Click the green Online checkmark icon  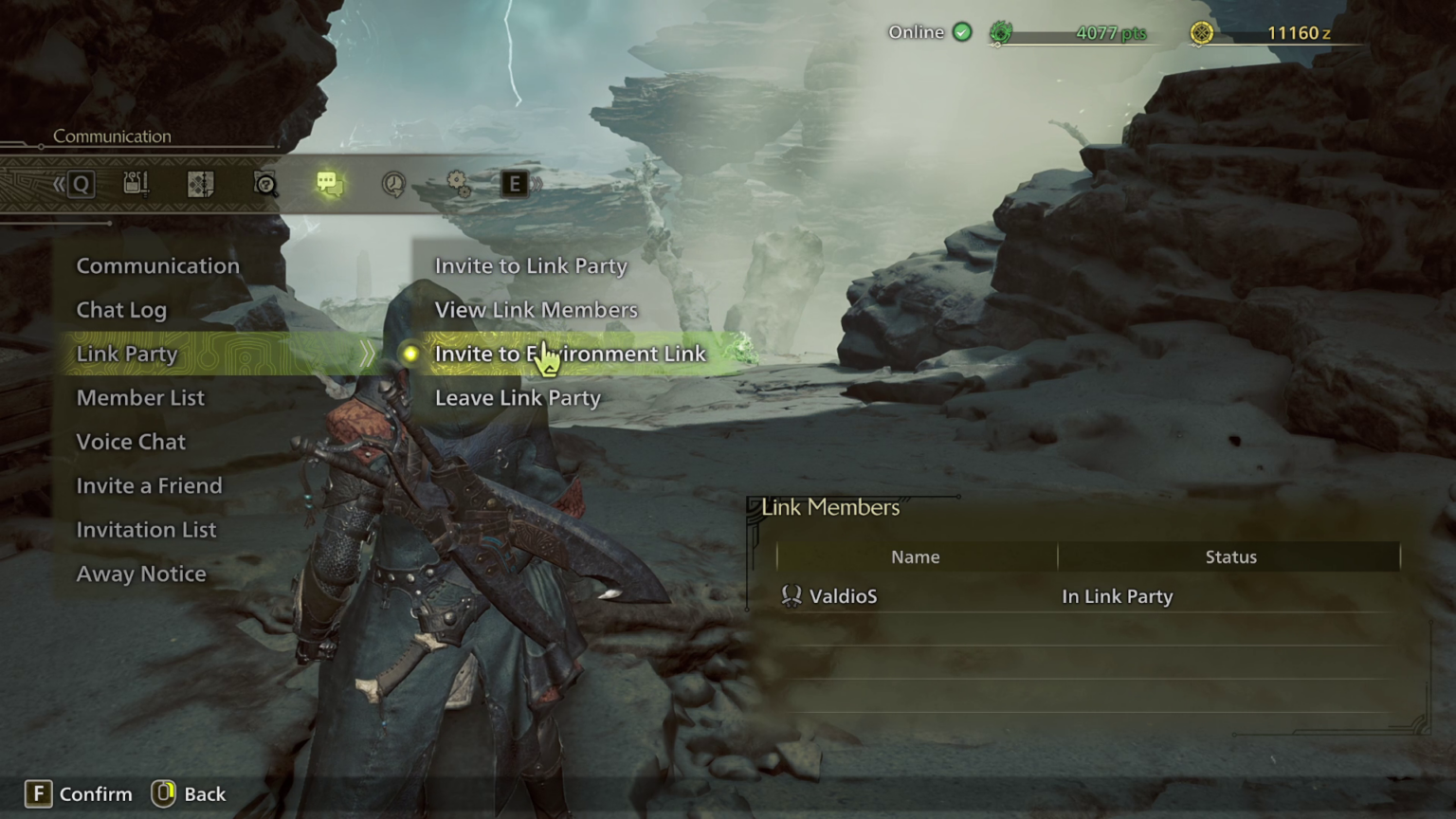pos(962,31)
